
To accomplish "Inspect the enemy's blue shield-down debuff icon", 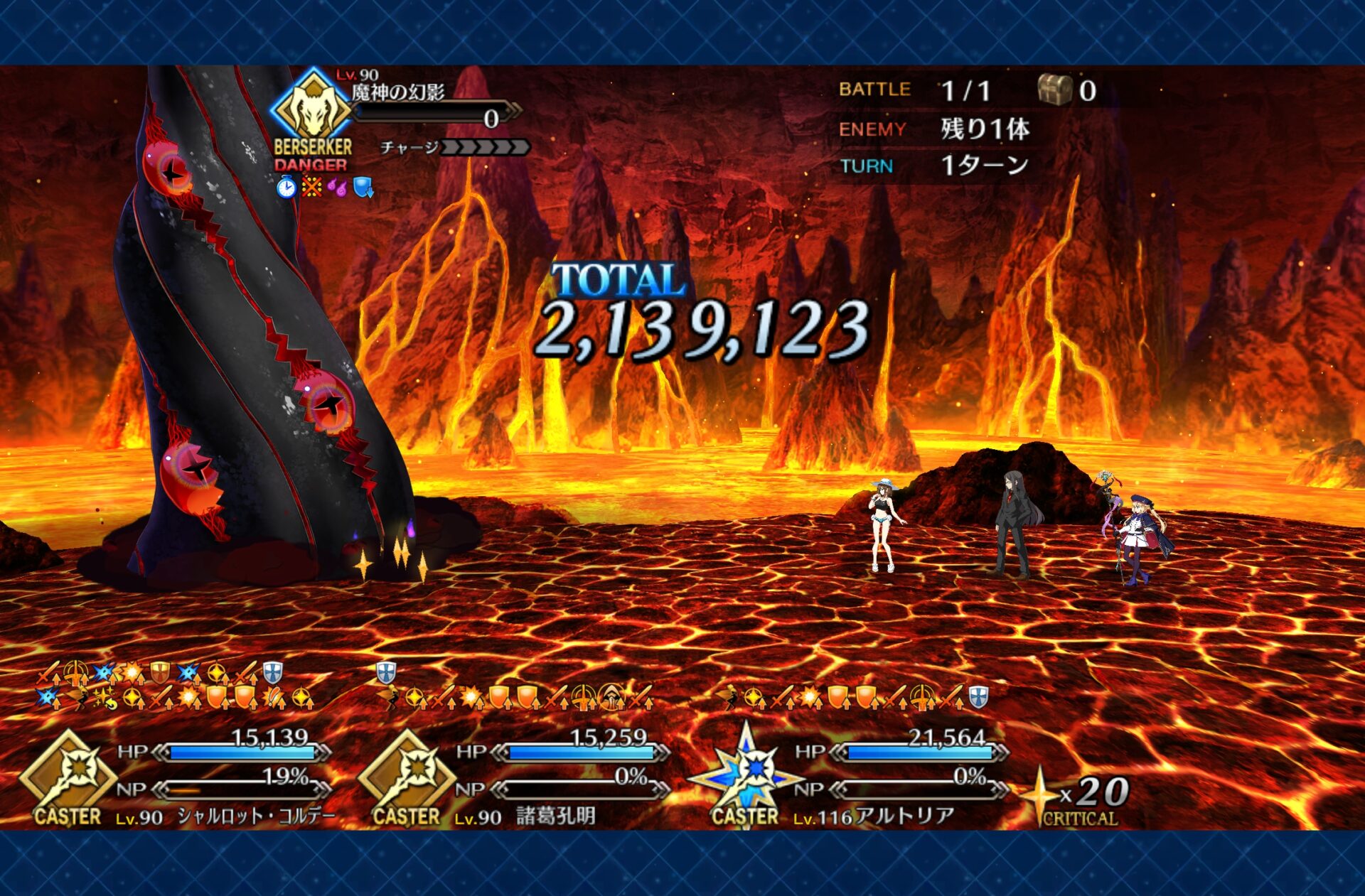I will click(363, 188).
